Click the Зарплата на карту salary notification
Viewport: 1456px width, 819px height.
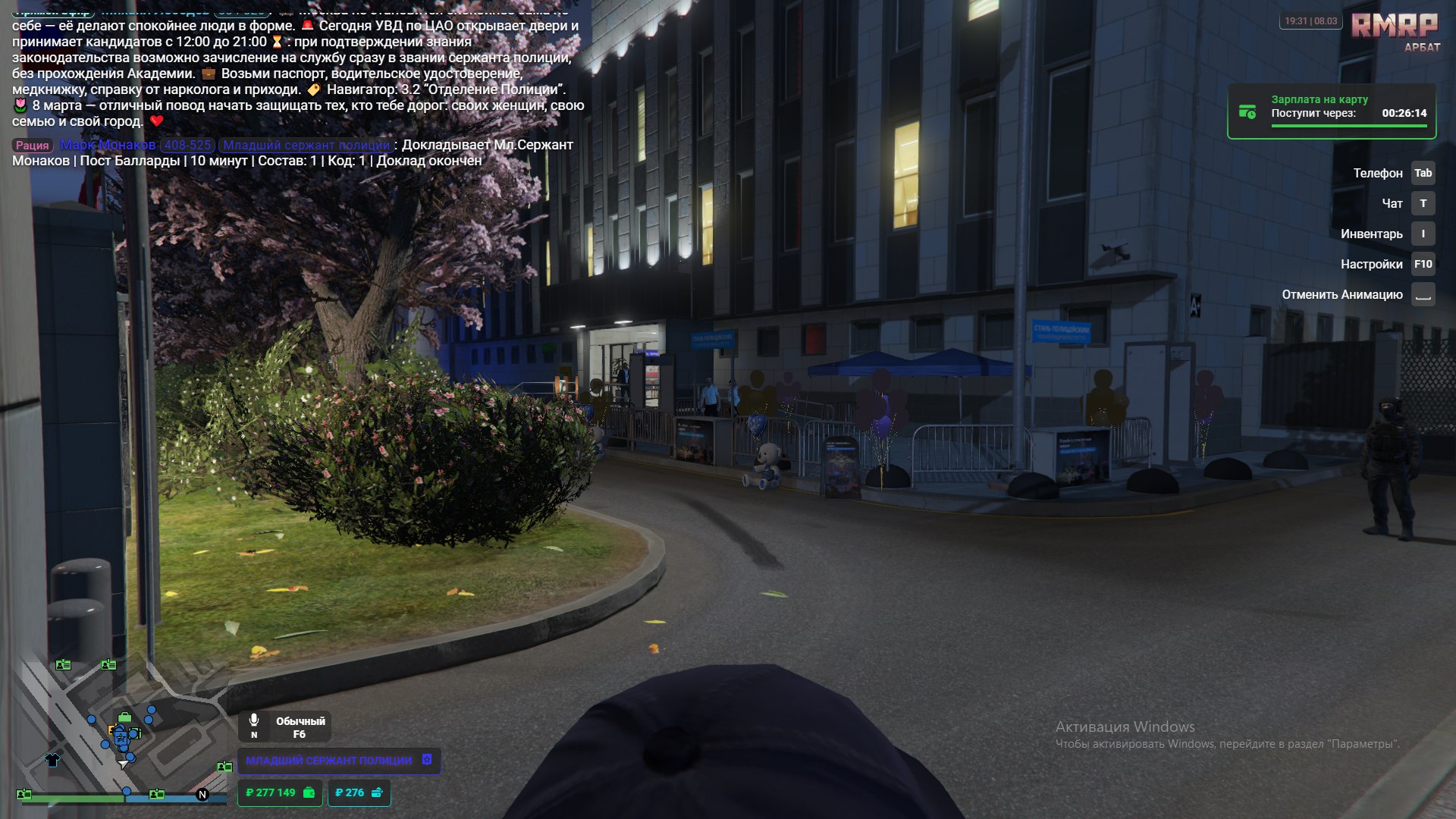[1332, 111]
